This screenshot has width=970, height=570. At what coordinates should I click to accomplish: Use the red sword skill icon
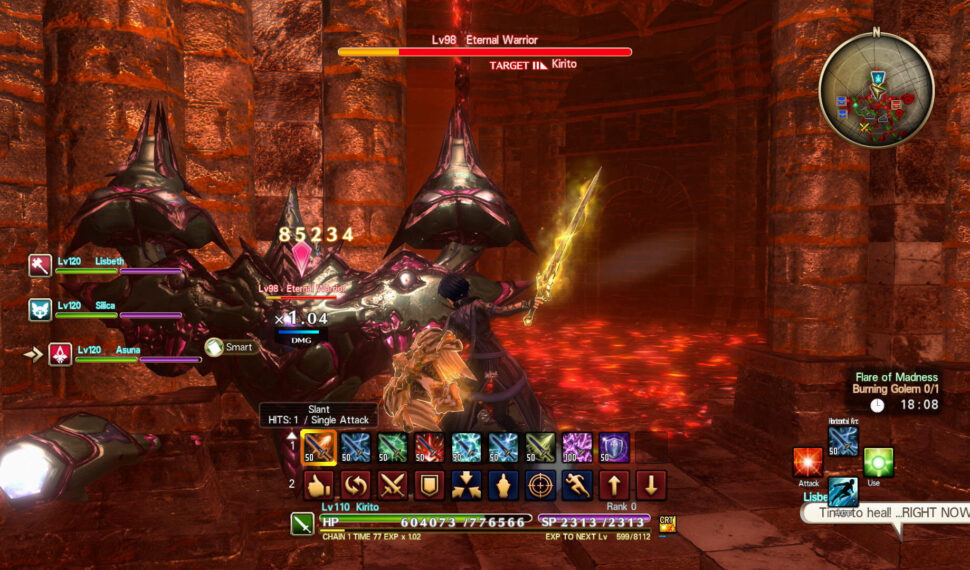tap(429, 447)
